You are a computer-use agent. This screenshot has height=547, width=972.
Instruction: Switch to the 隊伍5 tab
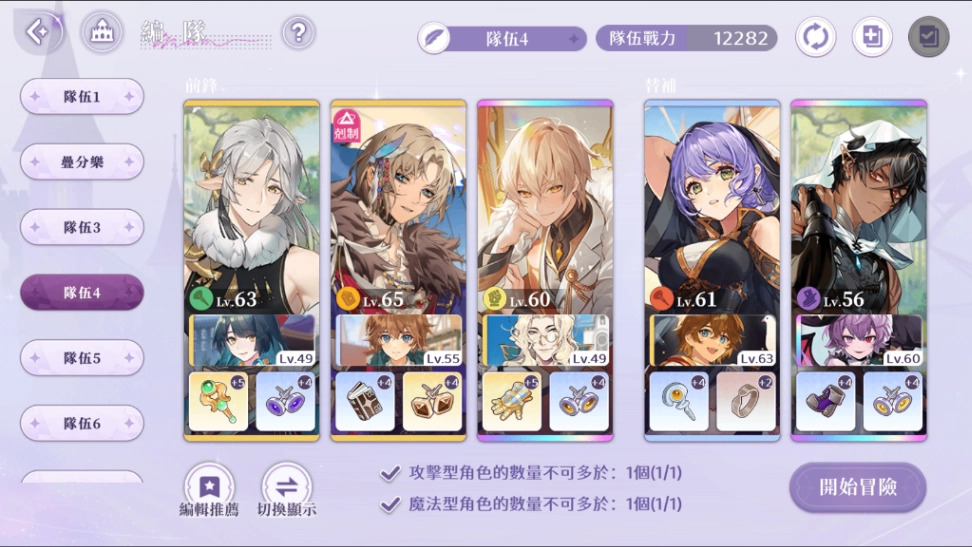click(x=82, y=357)
